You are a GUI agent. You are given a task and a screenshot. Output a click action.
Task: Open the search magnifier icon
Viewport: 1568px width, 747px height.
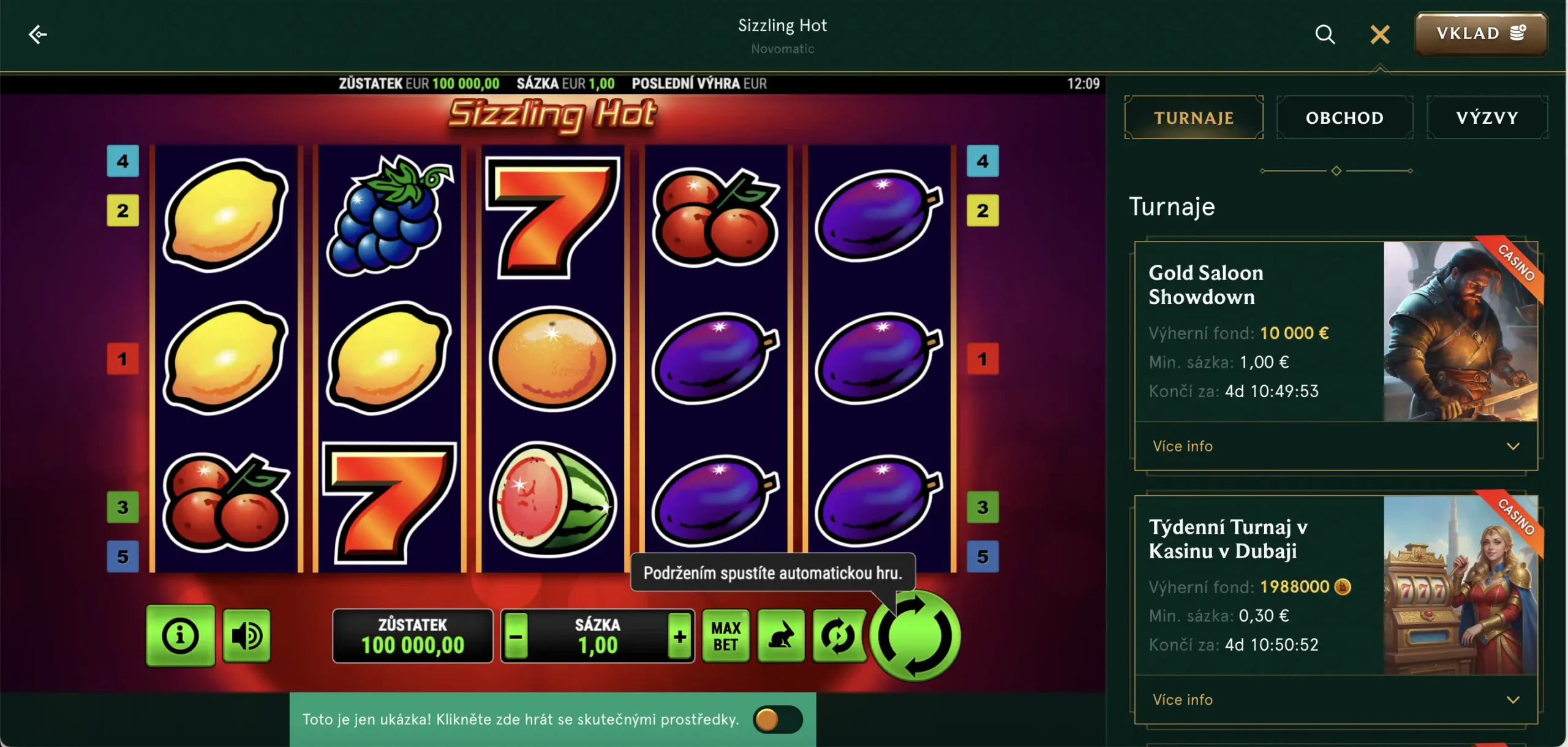pyautogui.click(x=1325, y=34)
